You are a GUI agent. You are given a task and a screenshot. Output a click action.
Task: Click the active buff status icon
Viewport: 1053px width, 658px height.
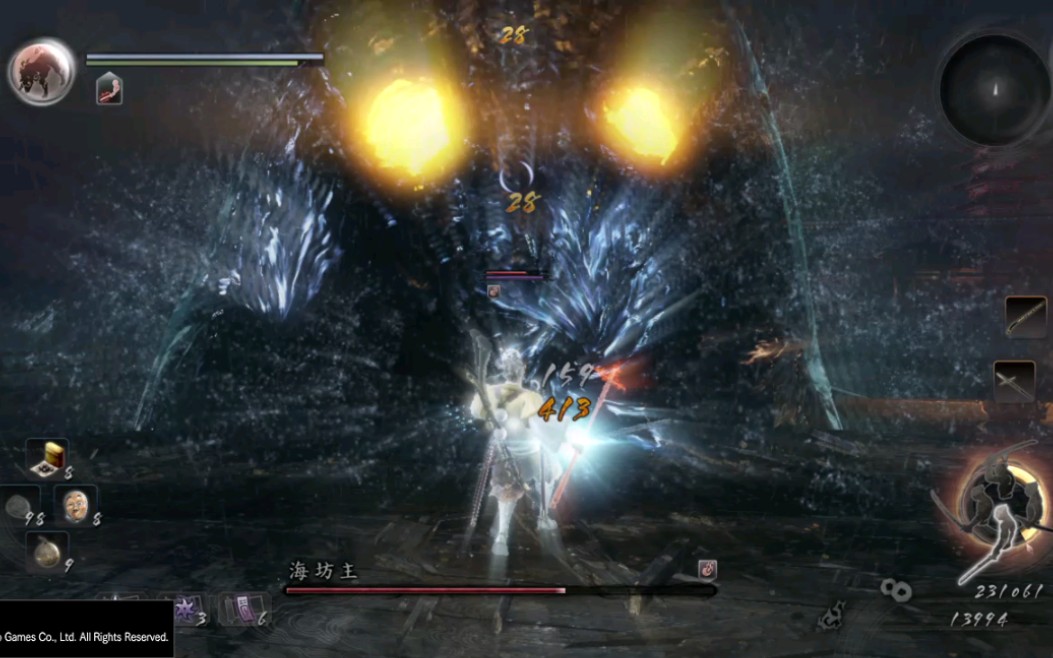coord(109,90)
